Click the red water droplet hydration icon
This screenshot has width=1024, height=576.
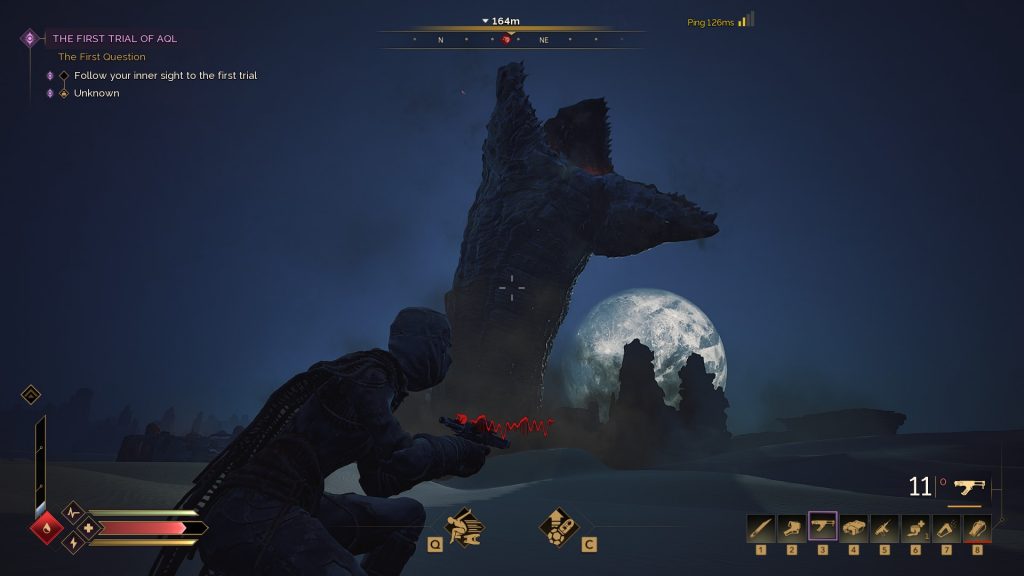coord(46,527)
